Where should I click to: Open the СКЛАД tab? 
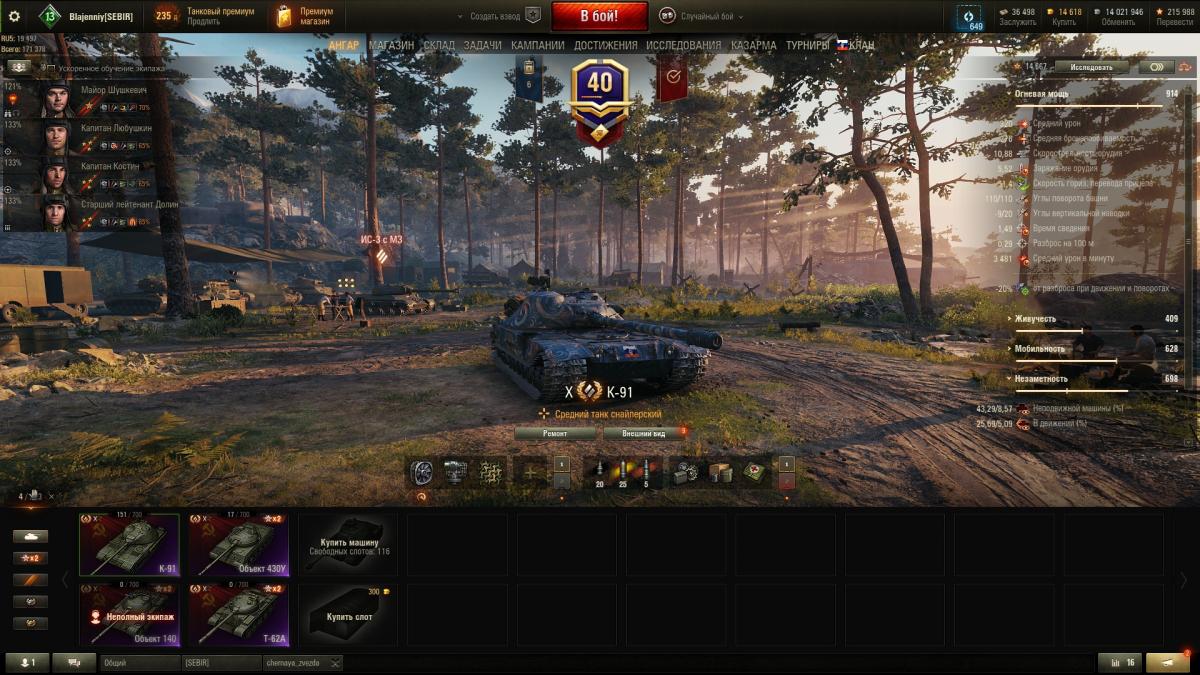[439, 45]
